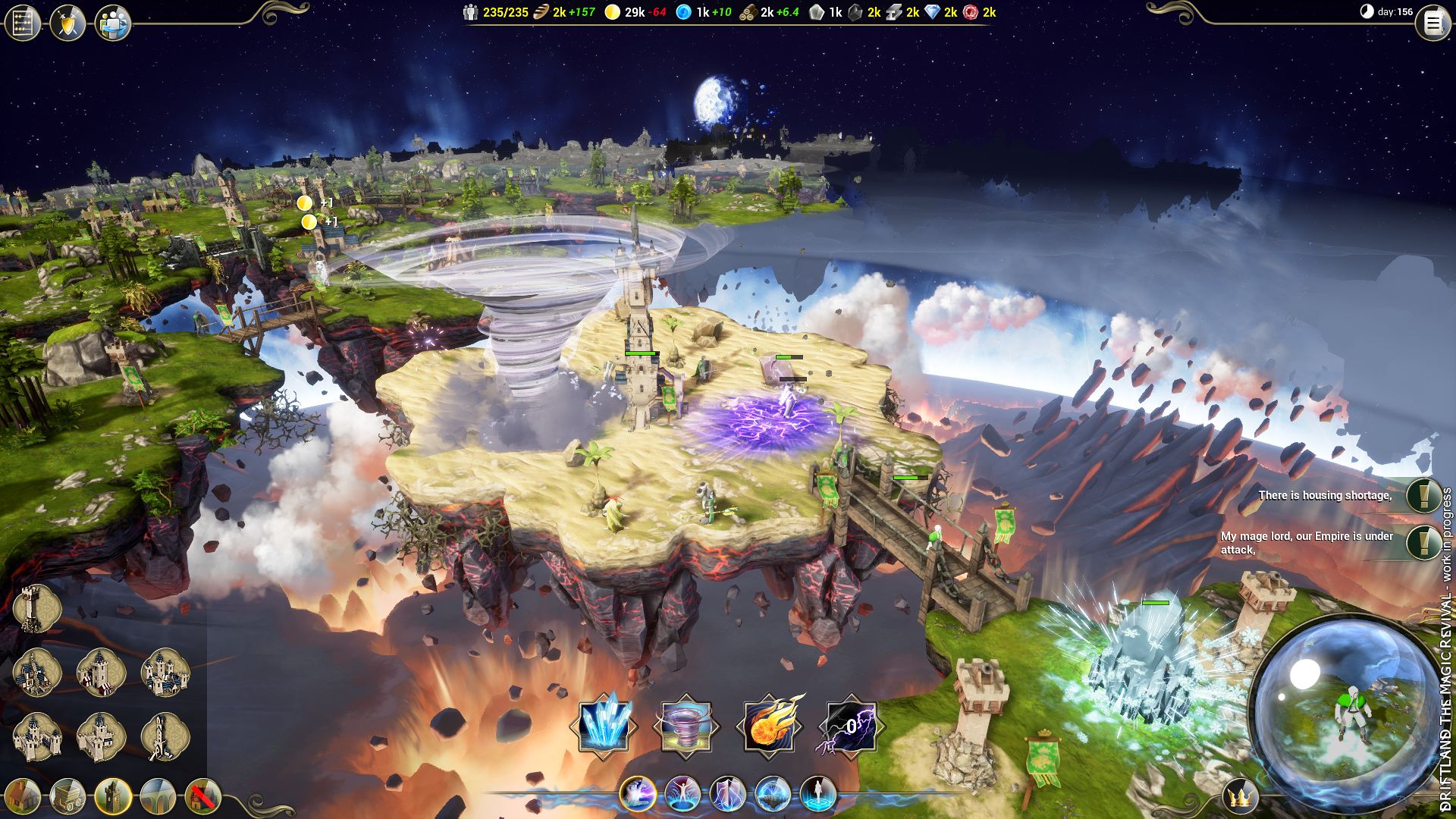
Task: Select the bridge building category
Action: click(x=158, y=796)
